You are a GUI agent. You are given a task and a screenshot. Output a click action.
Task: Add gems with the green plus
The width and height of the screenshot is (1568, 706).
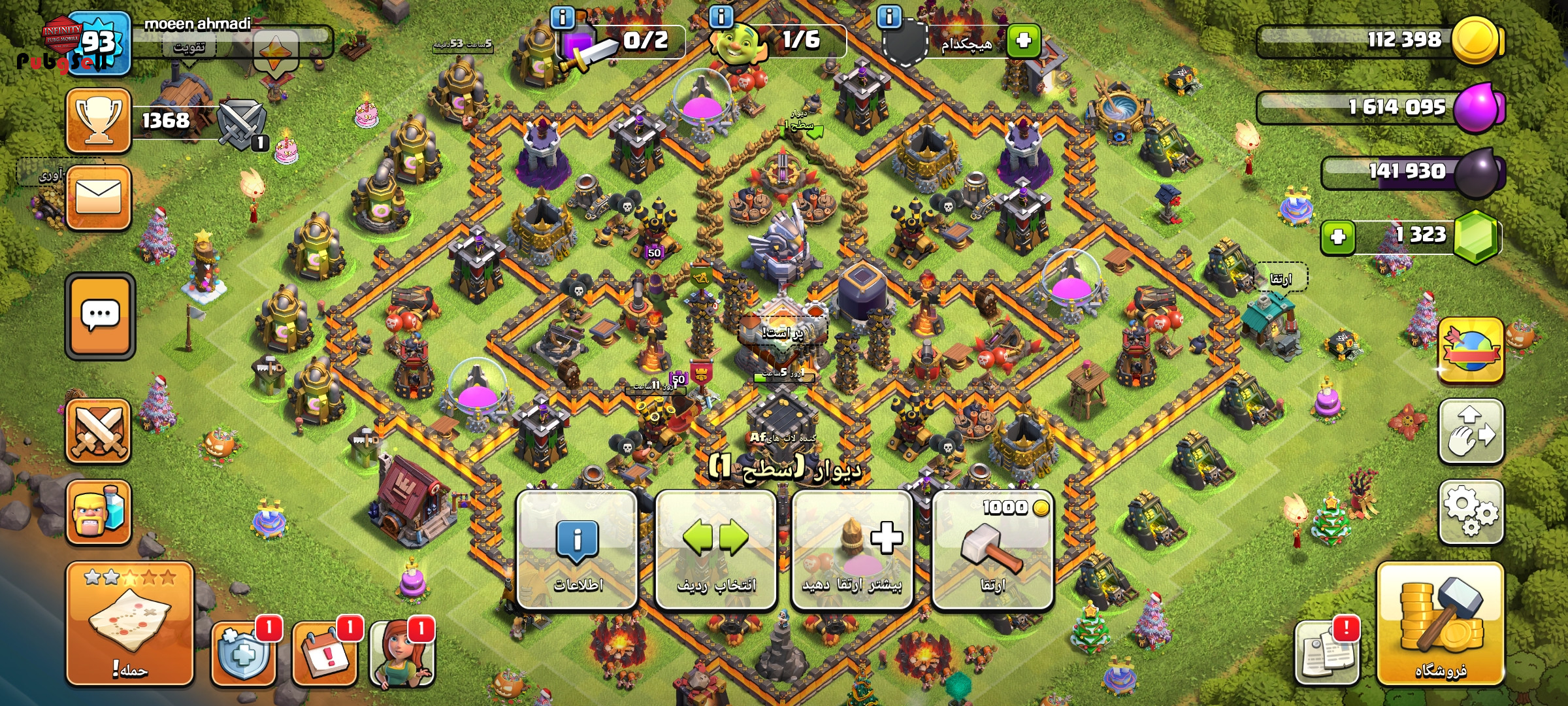(1338, 237)
